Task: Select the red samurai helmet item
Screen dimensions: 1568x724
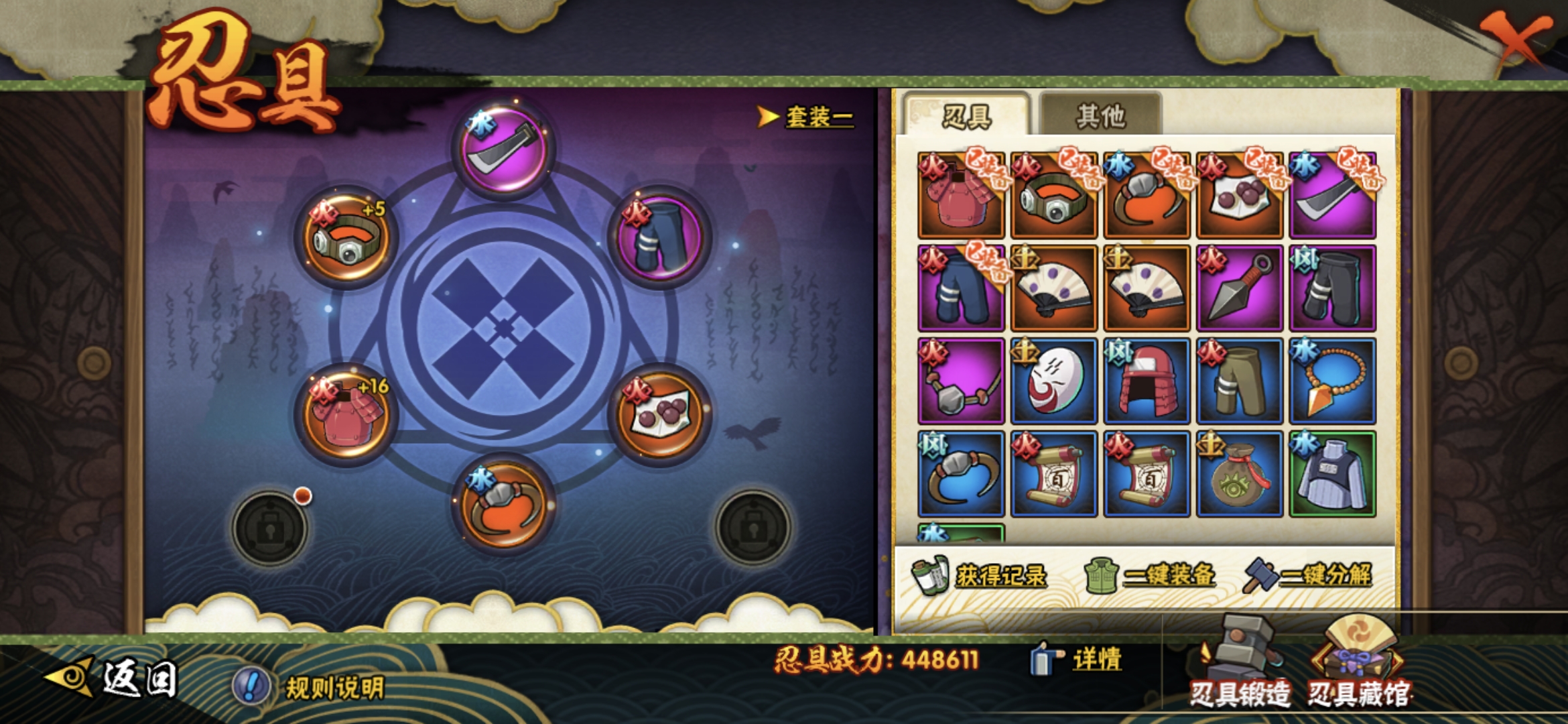Action: coord(1147,381)
